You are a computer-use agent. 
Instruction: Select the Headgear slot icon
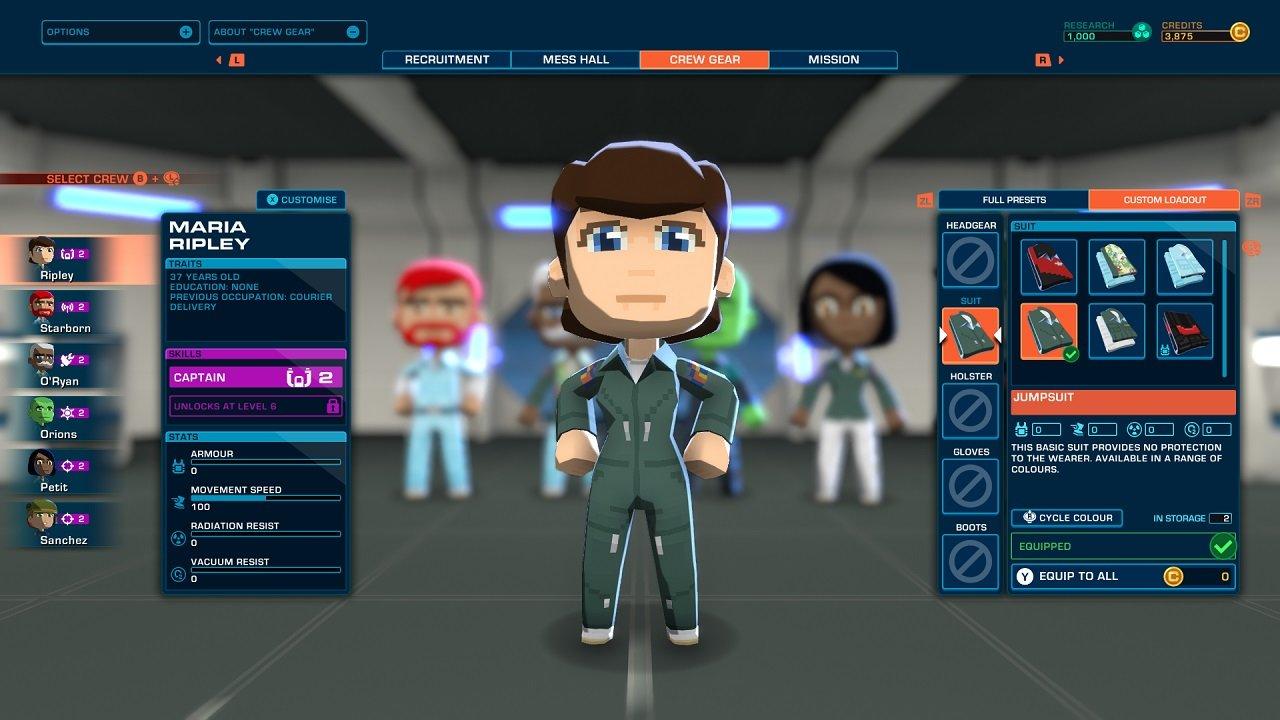point(969,260)
